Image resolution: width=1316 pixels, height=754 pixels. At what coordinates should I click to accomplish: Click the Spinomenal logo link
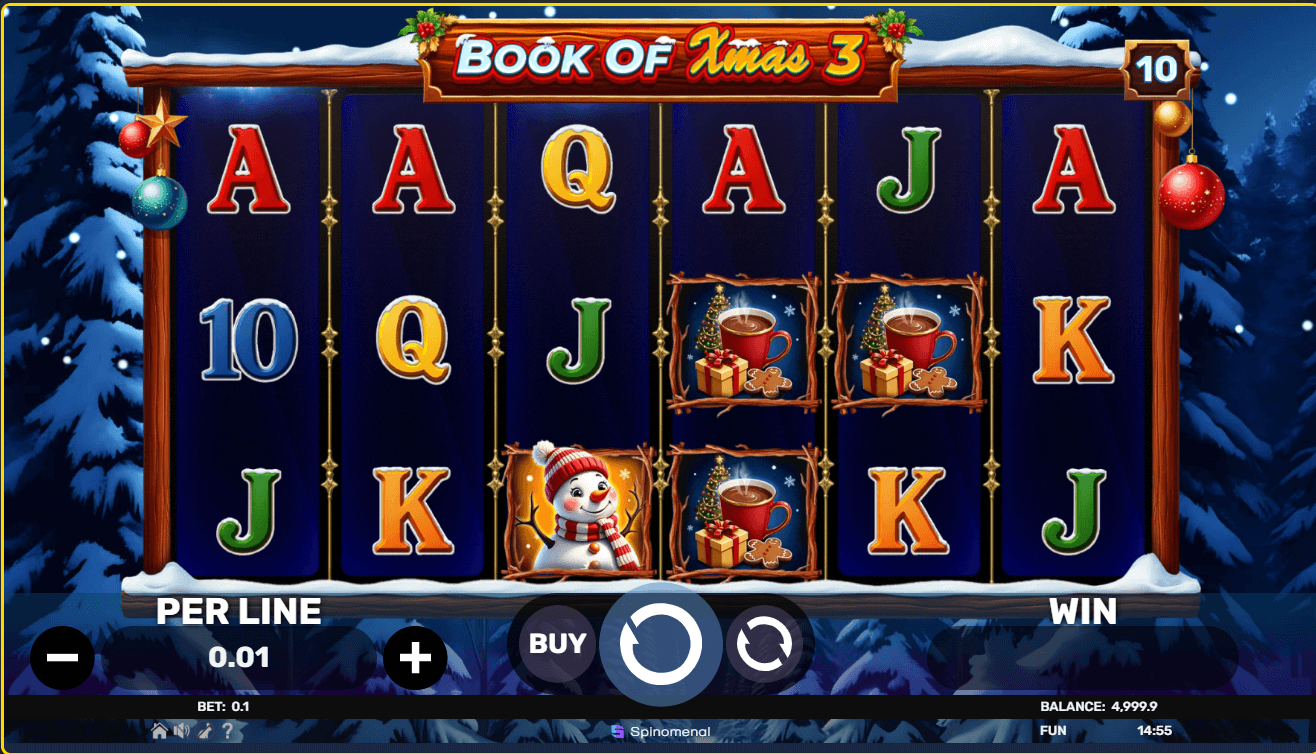pos(660,732)
